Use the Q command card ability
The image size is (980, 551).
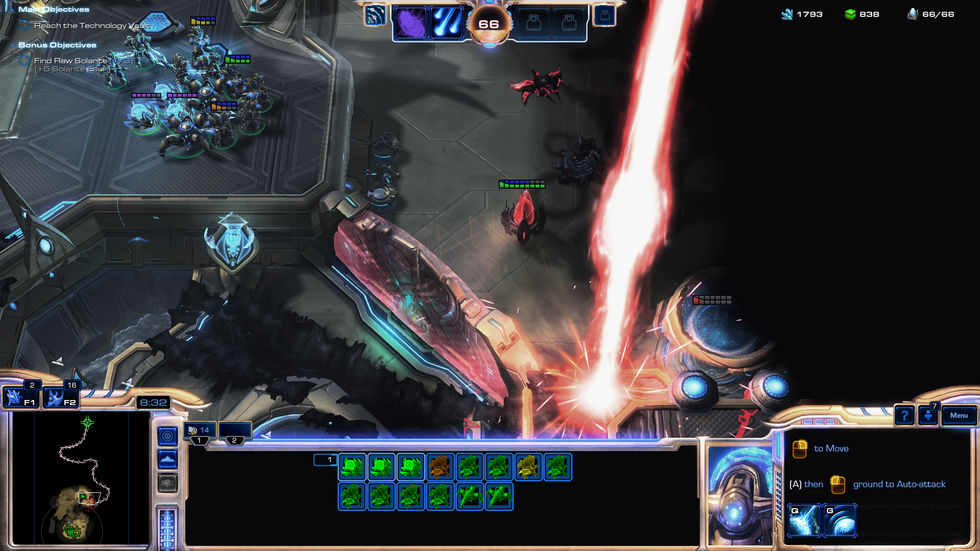point(804,520)
